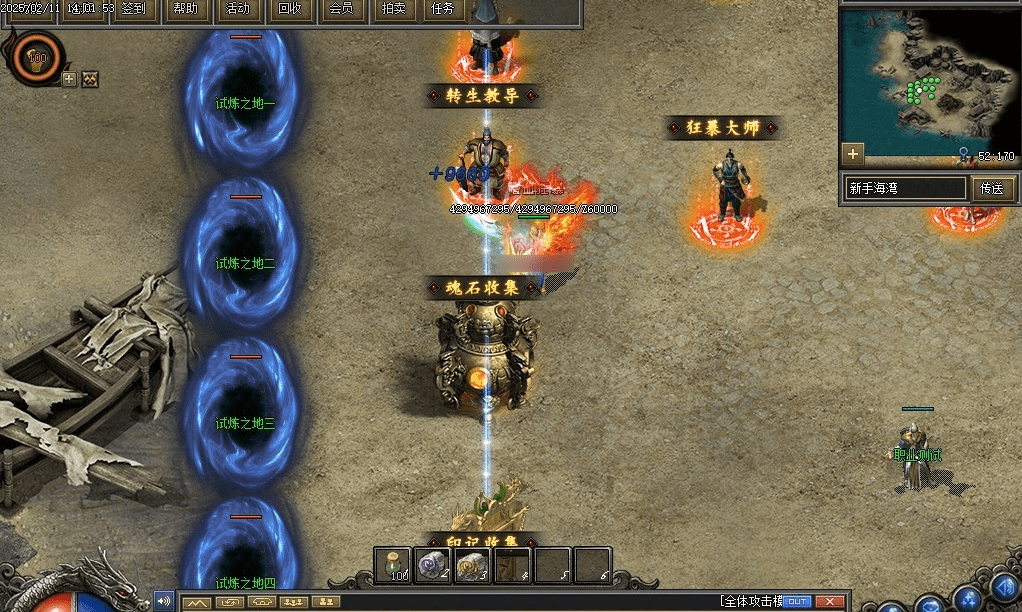Image resolution: width=1022 pixels, height=612 pixels.
Task: Click the plus button under the level badge
Action: (69, 79)
